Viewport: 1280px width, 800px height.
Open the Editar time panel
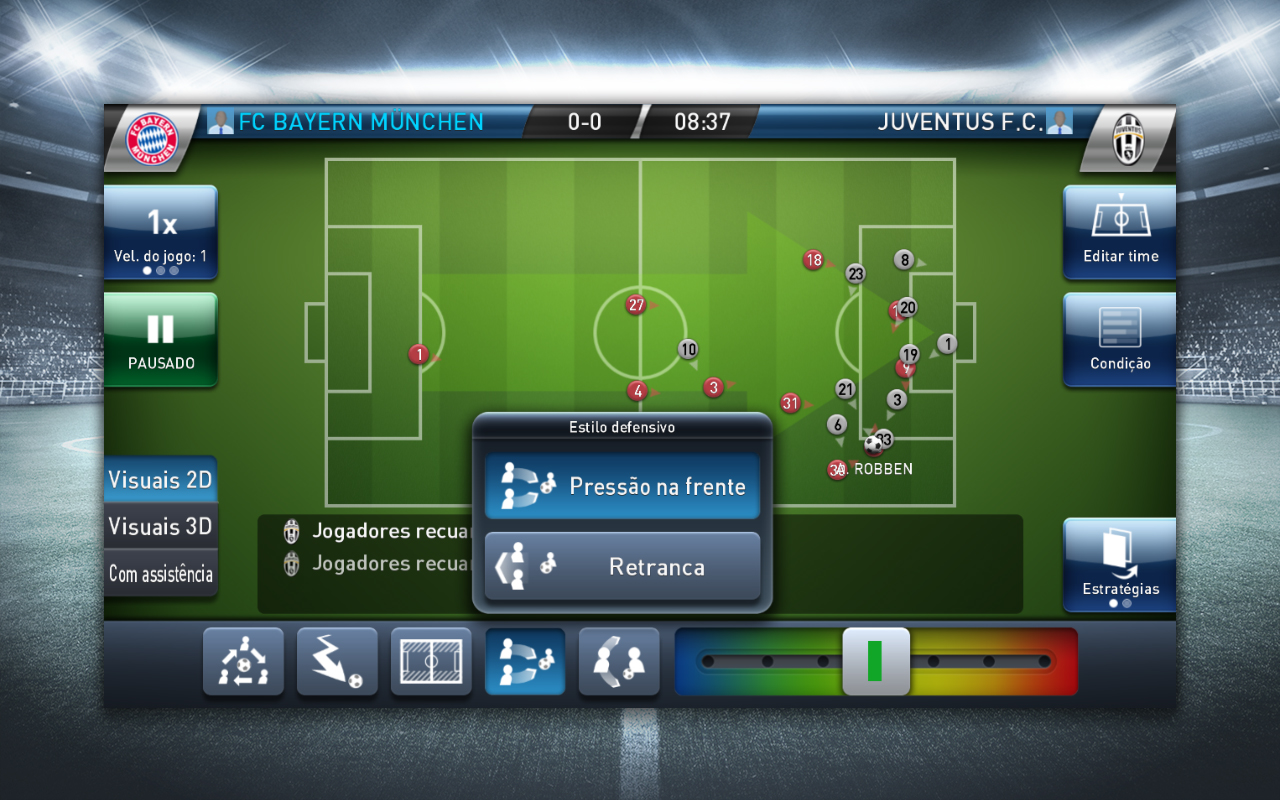(x=1118, y=232)
